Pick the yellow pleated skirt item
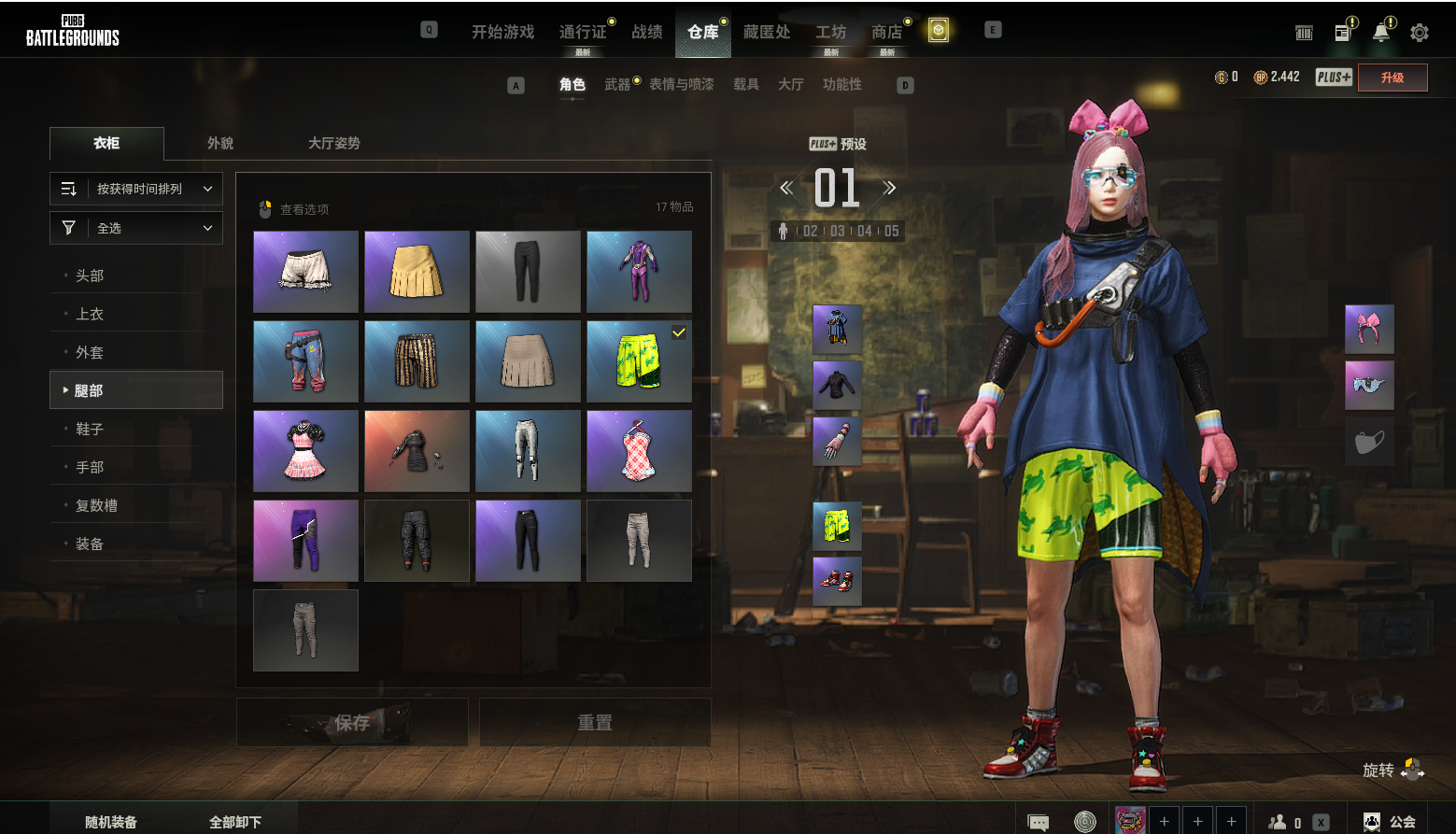Screen dimensions: 1456x834 click(x=417, y=272)
